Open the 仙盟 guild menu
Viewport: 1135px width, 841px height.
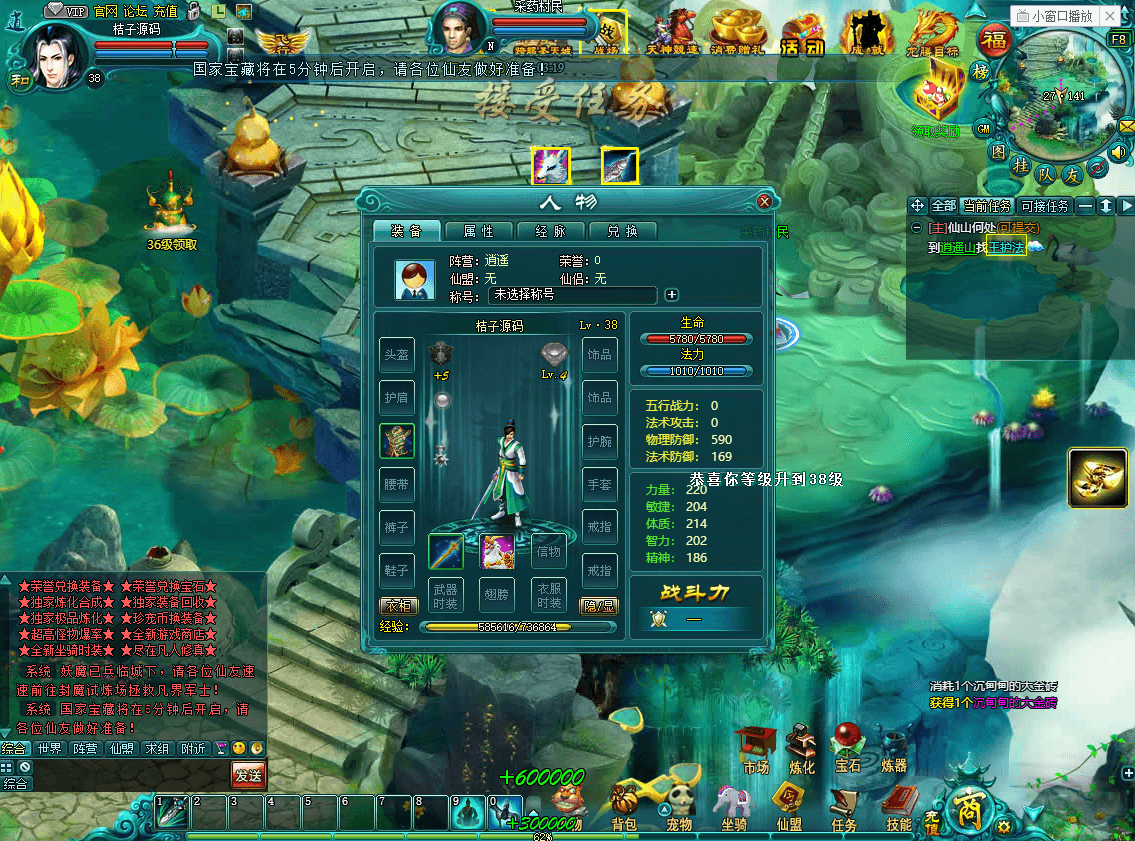(x=789, y=806)
